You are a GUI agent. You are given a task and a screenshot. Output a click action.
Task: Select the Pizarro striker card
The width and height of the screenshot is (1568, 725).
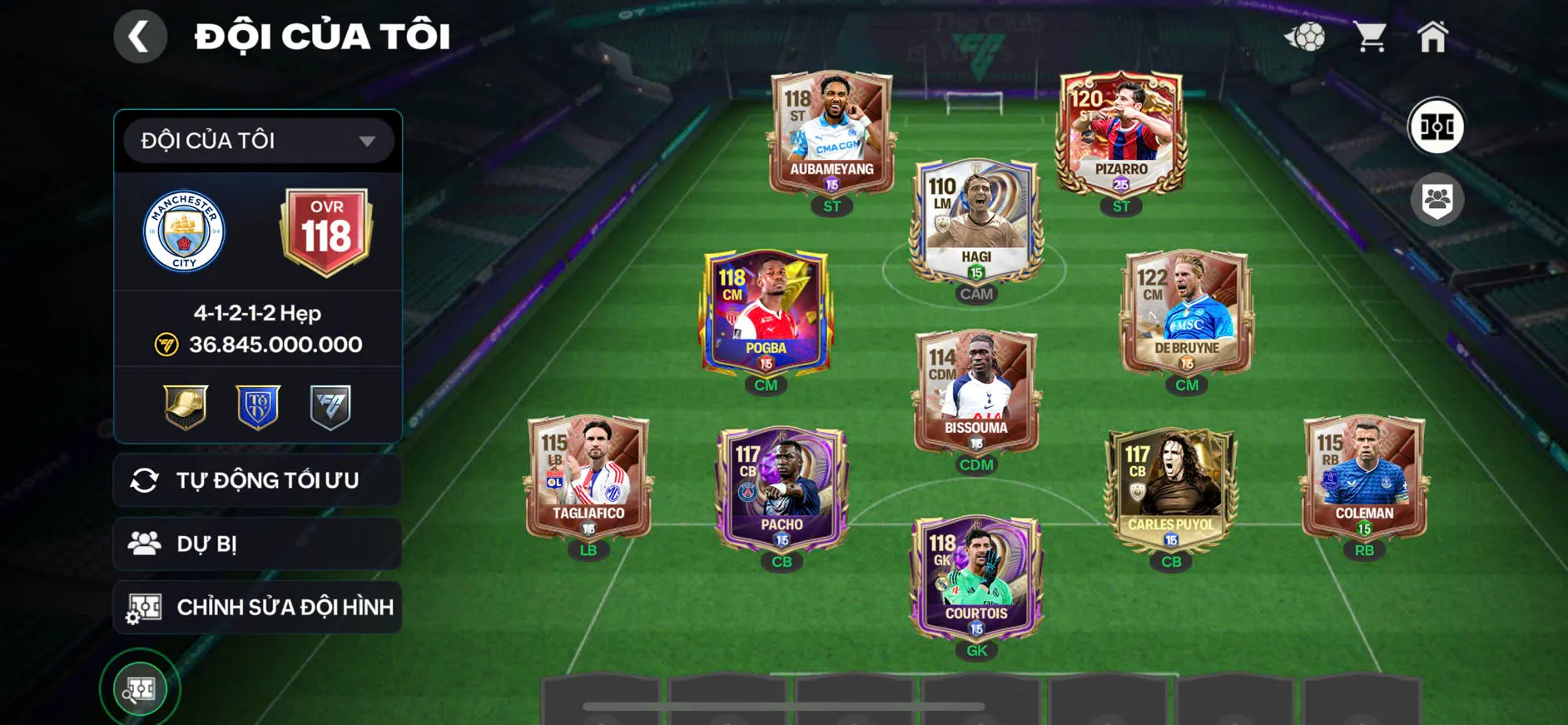(1120, 133)
